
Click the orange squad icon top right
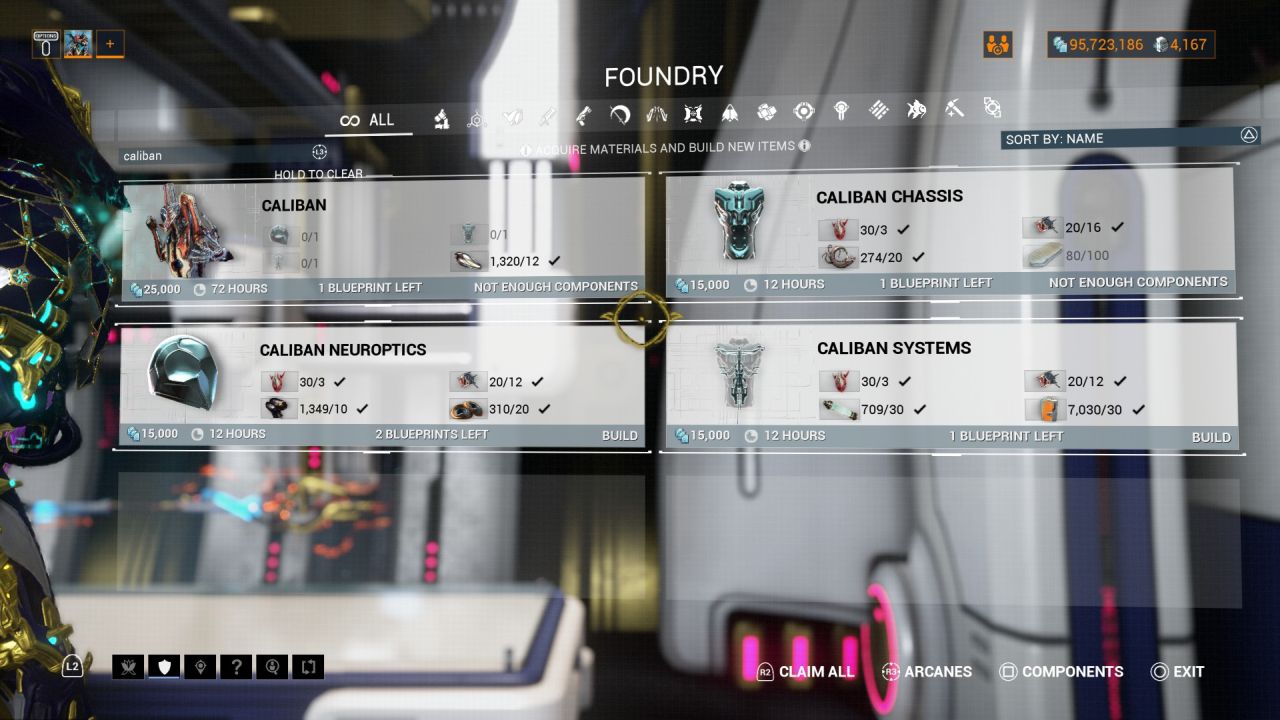tap(998, 44)
